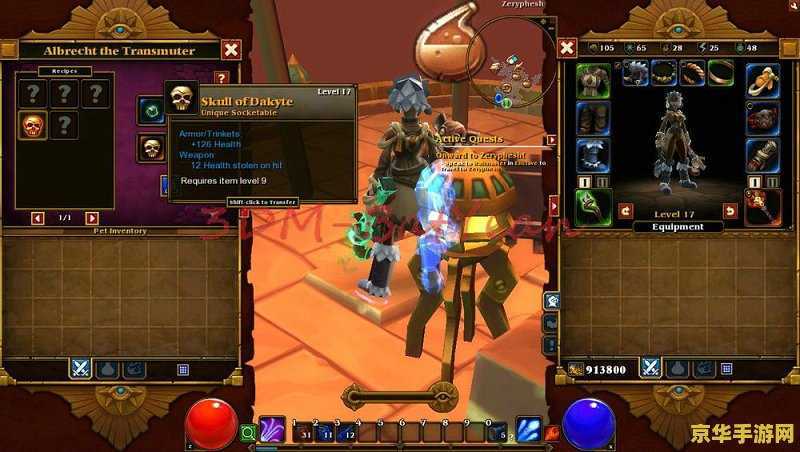Rotate the character model left
Screen dimensions: 800x452
[x=626, y=211]
